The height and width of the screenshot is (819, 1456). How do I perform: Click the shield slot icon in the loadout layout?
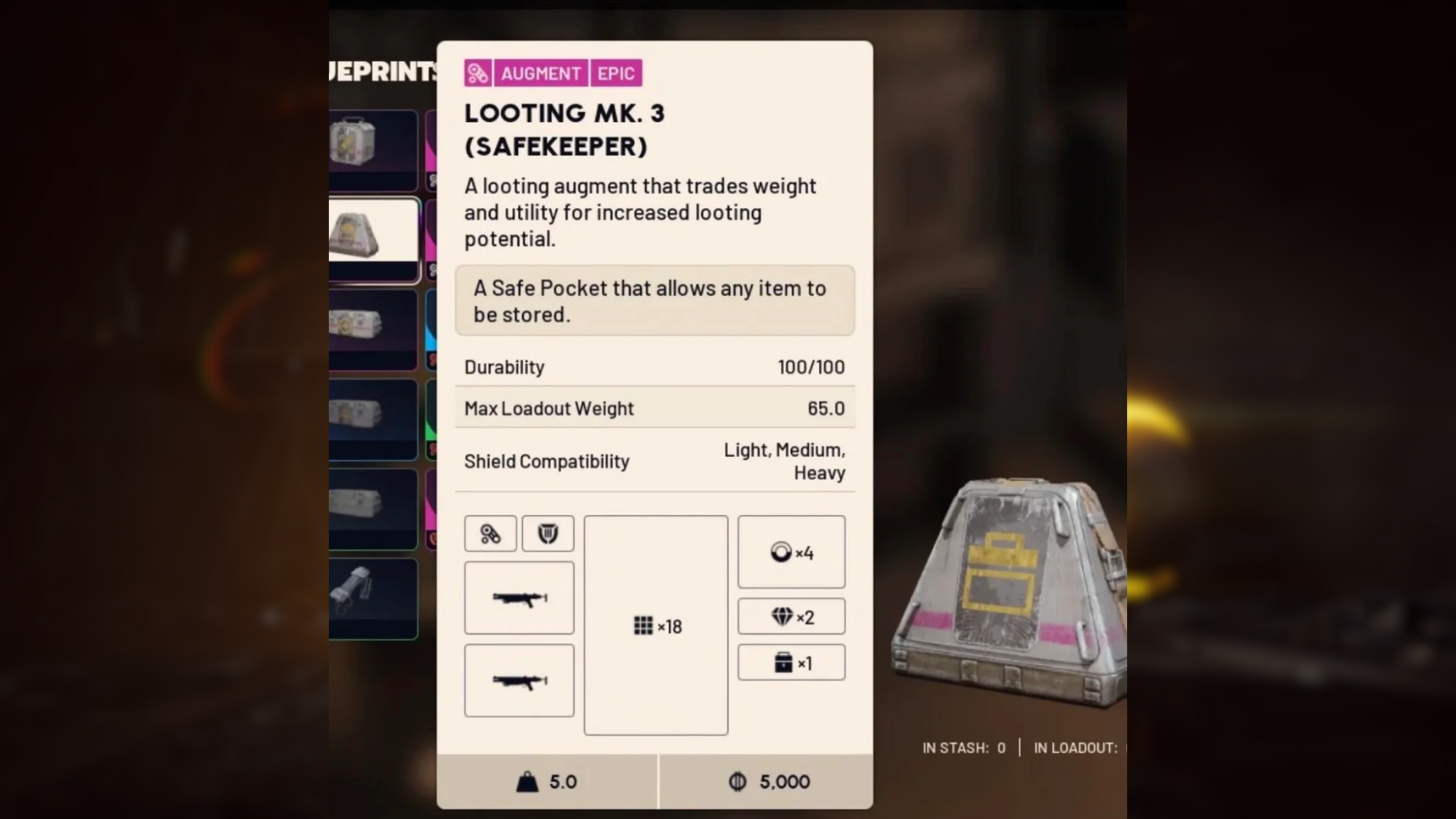tap(548, 534)
